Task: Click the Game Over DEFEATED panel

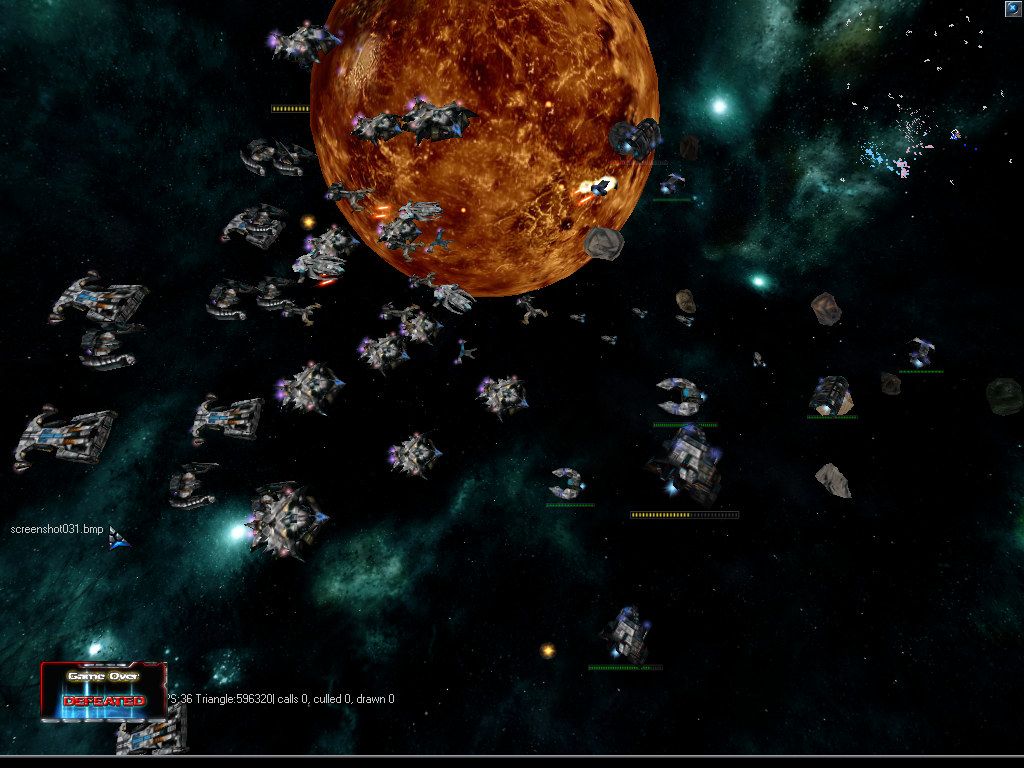Action: point(103,690)
